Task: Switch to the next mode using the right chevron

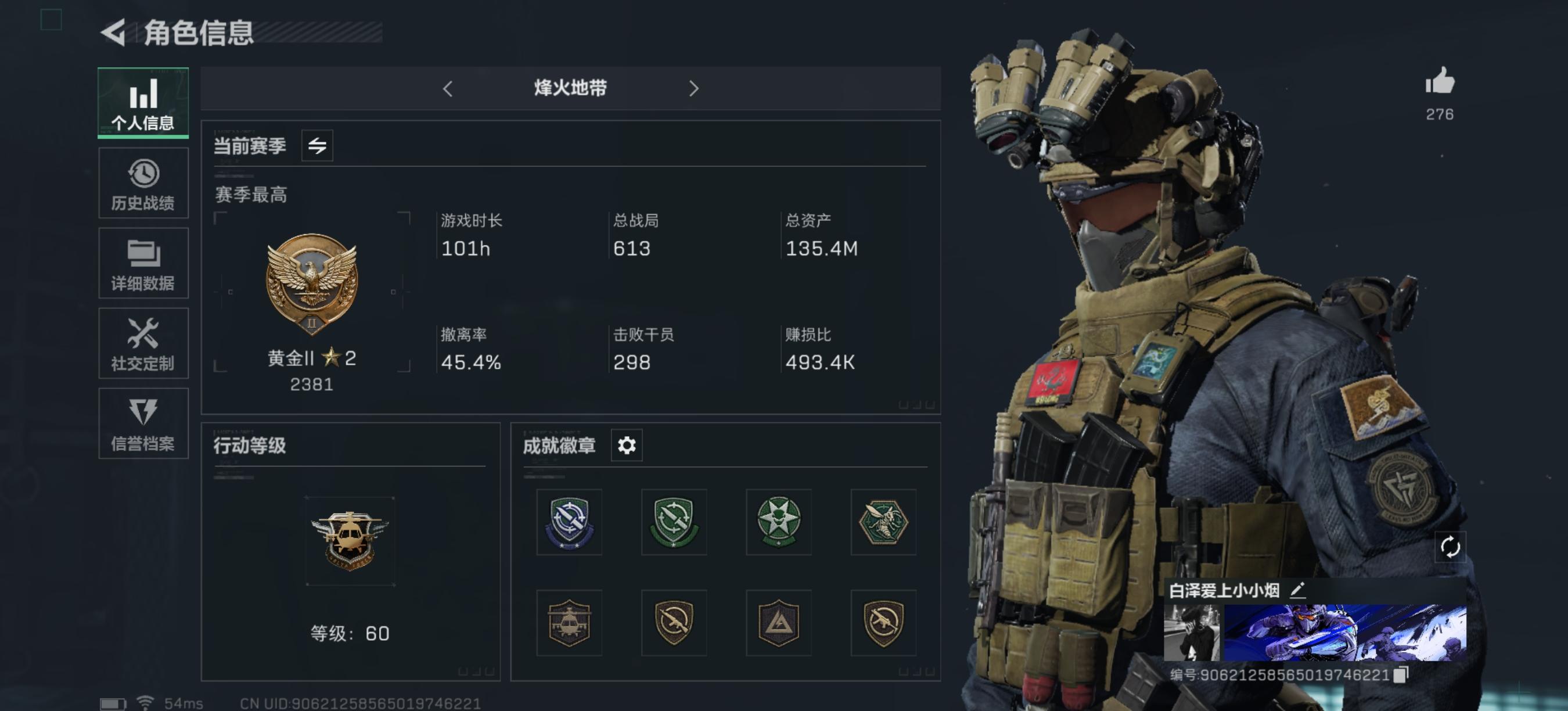Action: pos(693,89)
